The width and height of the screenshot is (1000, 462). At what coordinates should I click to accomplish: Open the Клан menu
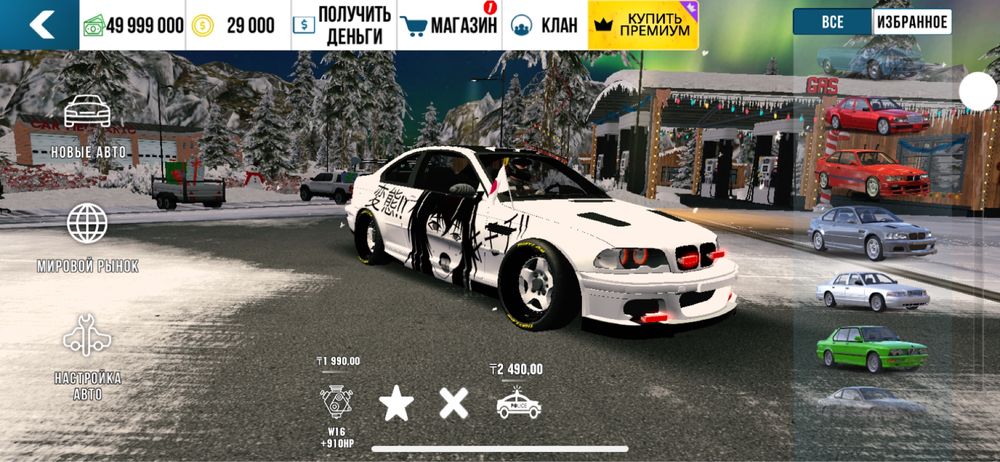[x=545, y=25]
